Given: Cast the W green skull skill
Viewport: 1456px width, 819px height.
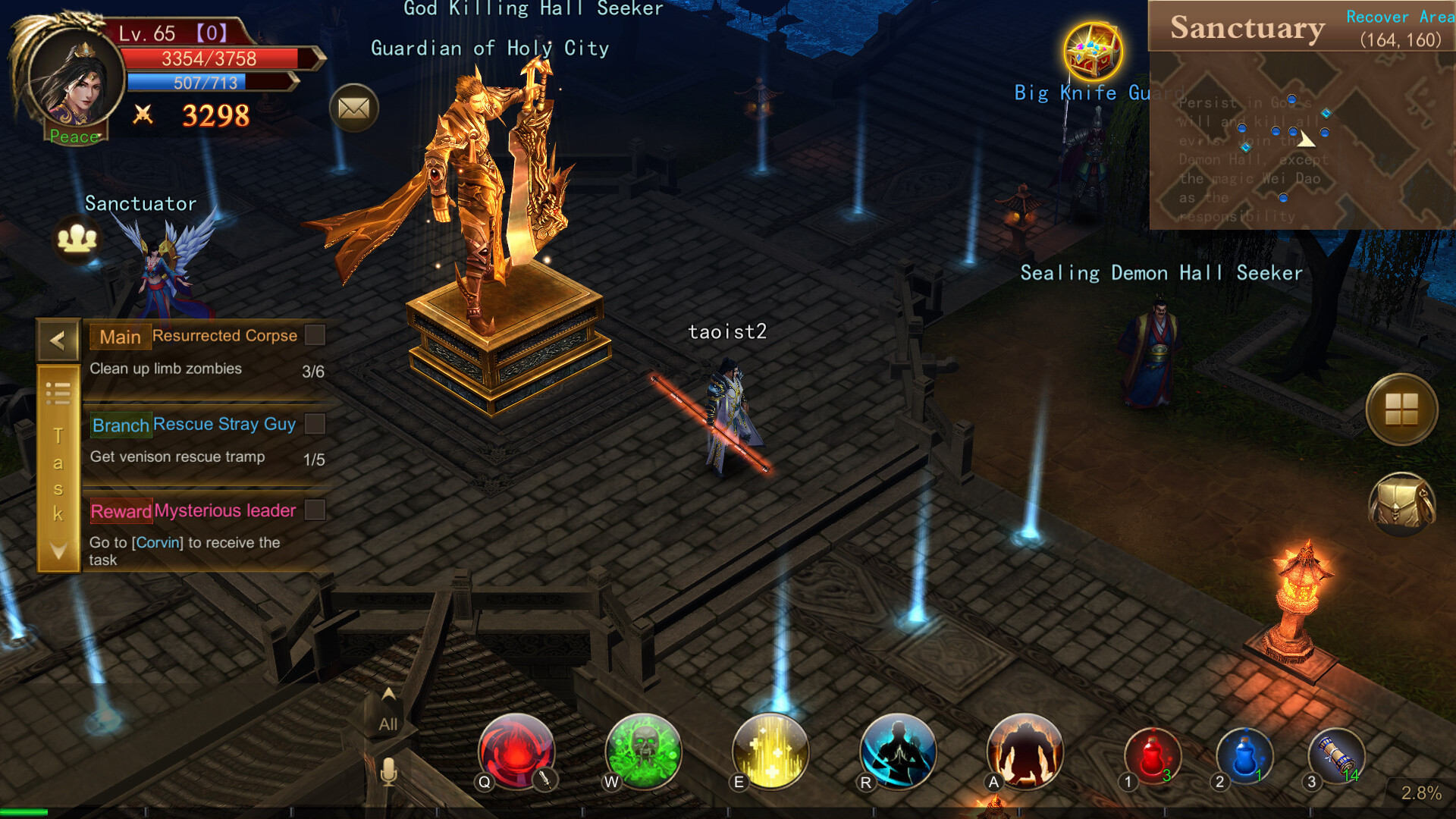Looking at the screenshot, I should [643, 752].
